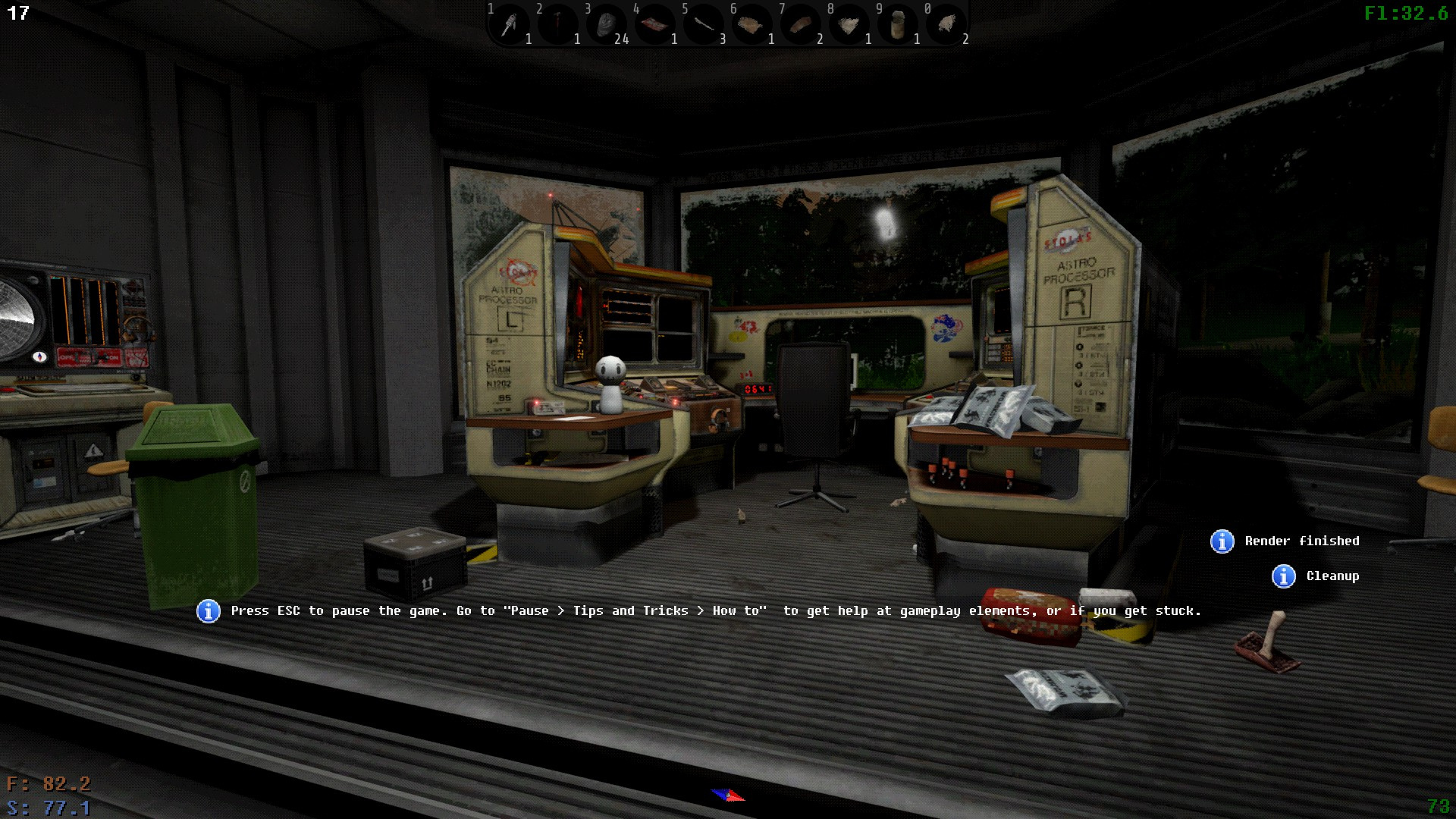The image size is (1456, 819).
Task: Choose the brown log piece in slot 7
Action: point(801,25)
